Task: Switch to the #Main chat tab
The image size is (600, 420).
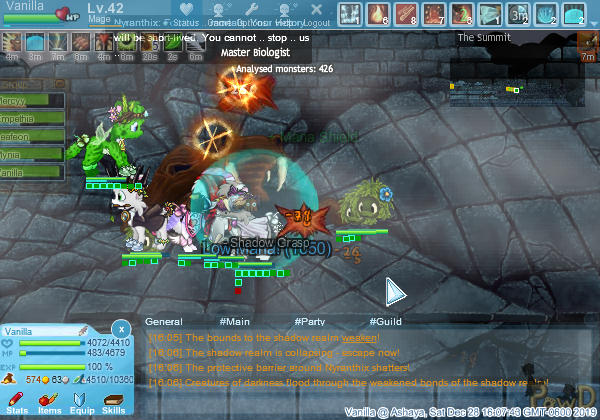Action: tap(233, 322)
